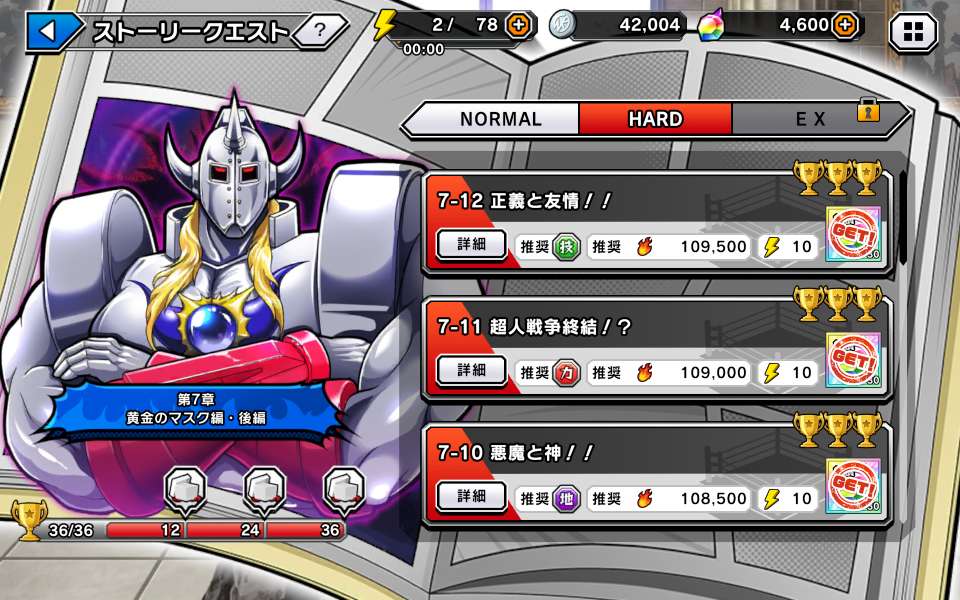This screenshot has width=960, height=600.
Task: Switch to the NORMAL difficulty tab
Action: [500, 119]
